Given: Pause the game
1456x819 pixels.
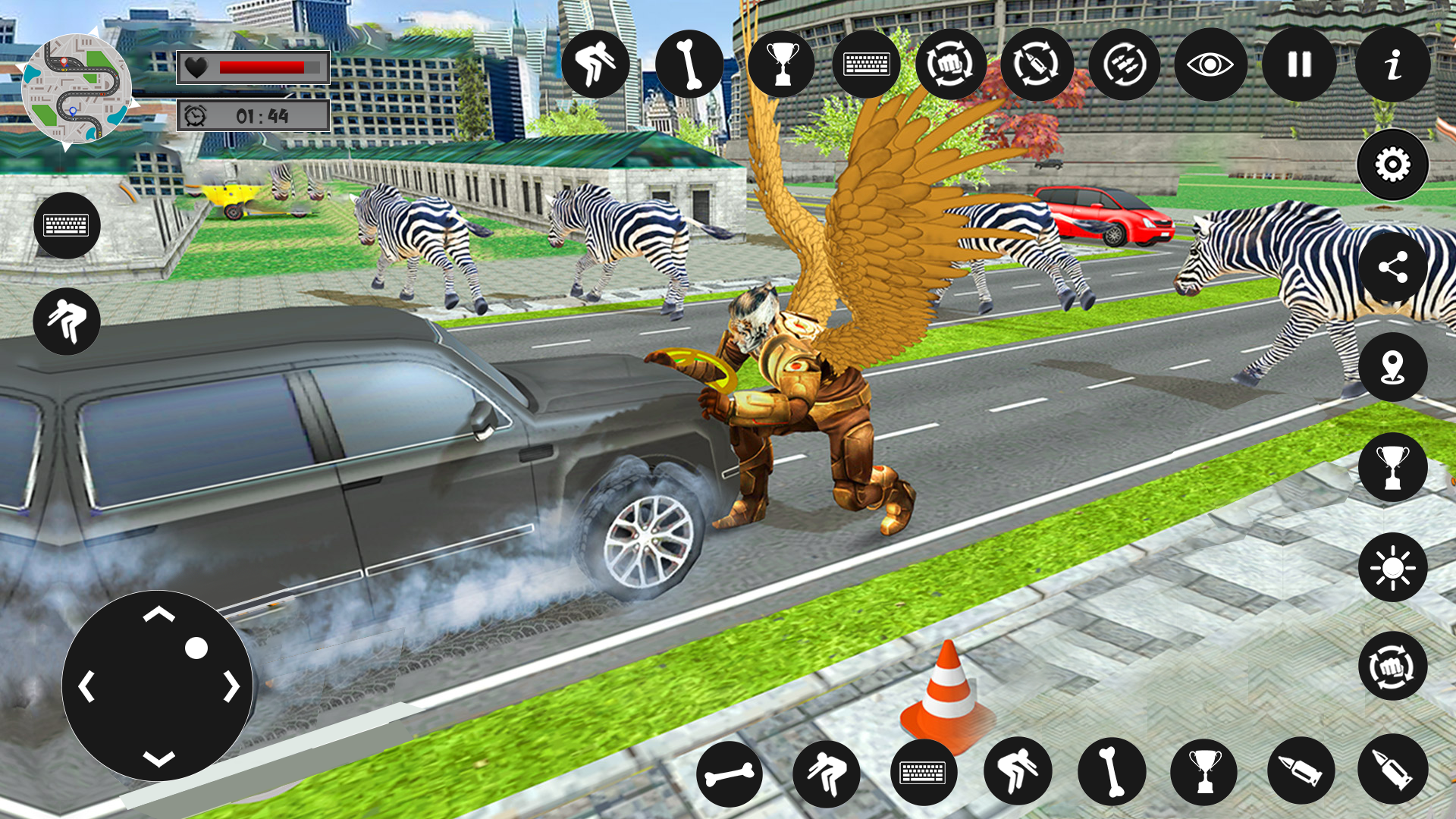Looking at the screenshot, I should tap(1299, 64).
